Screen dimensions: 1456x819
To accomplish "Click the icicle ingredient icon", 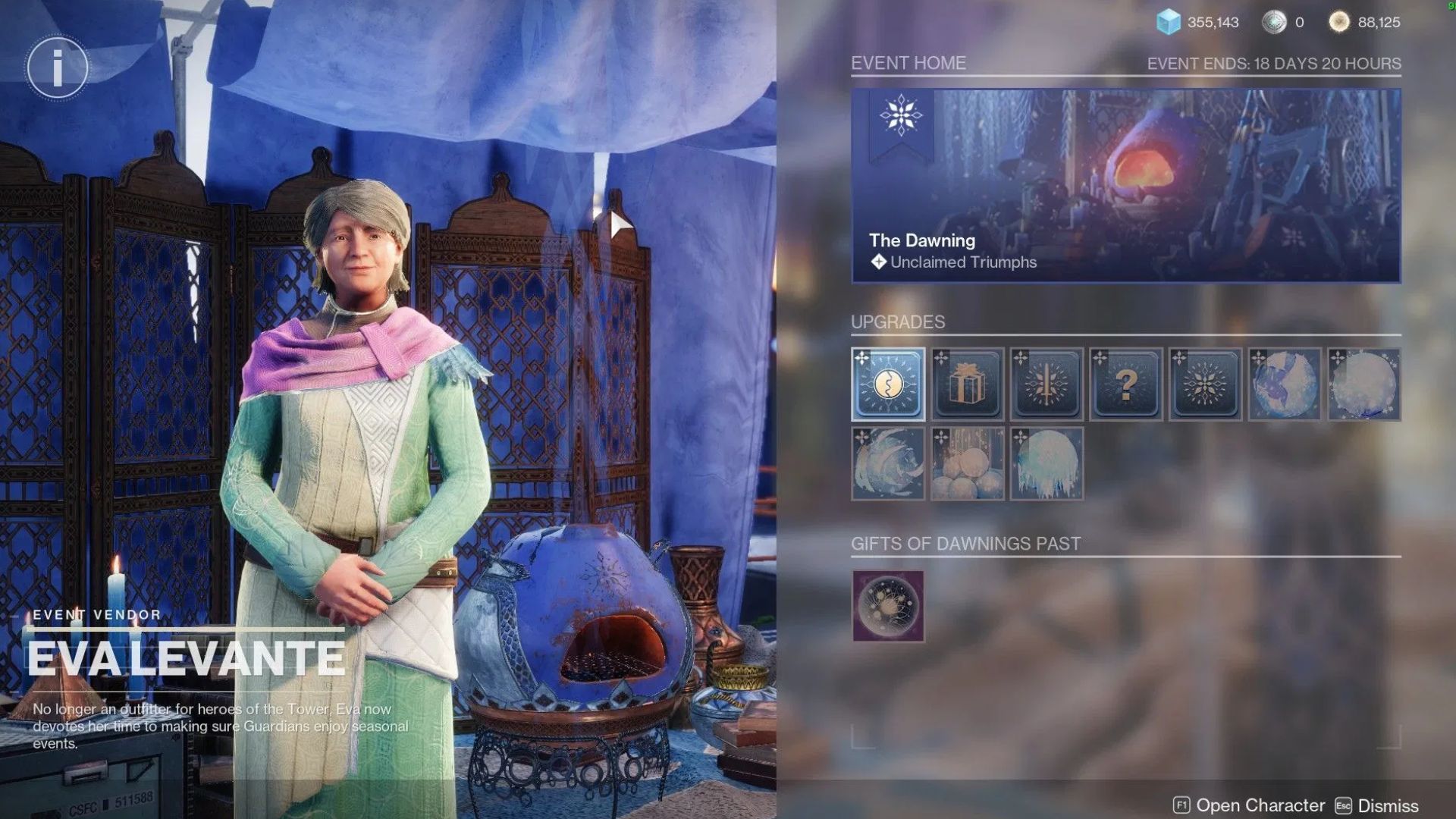I will [x=1046, y=463].
